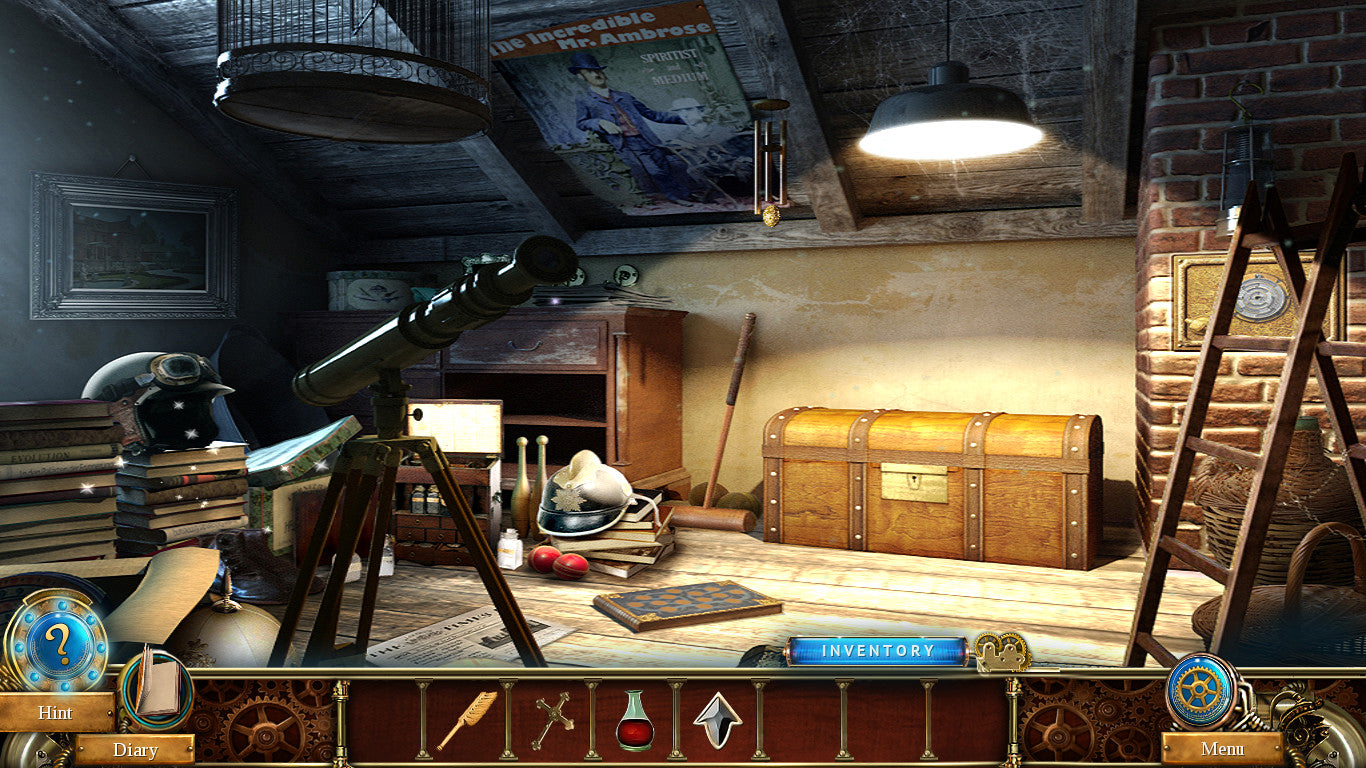Select the brush in the inventory
The width and height of the screenshot is (1366, 768).
[466, 720]
